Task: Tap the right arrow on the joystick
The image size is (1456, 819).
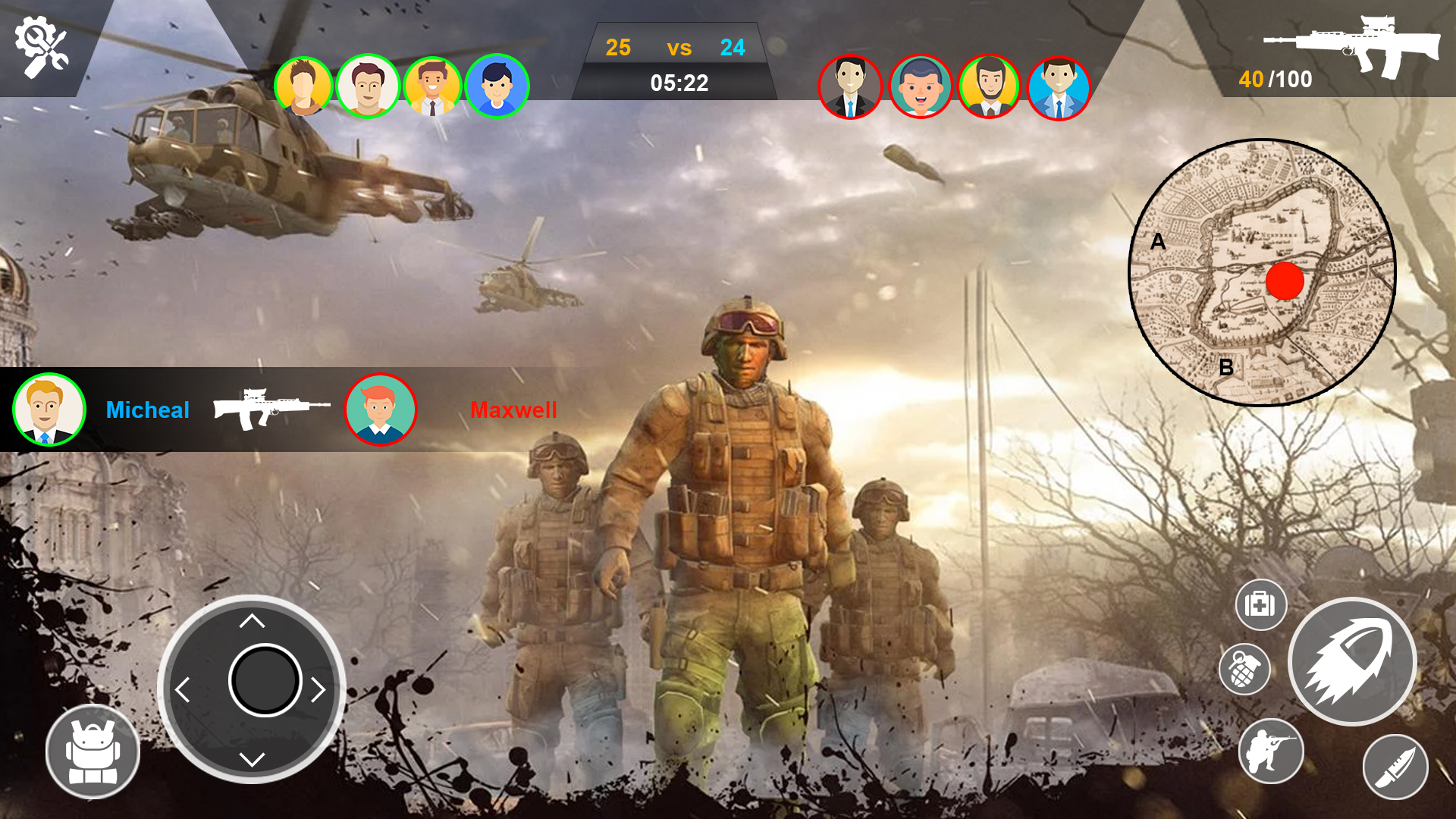Action: coord(318,689)
